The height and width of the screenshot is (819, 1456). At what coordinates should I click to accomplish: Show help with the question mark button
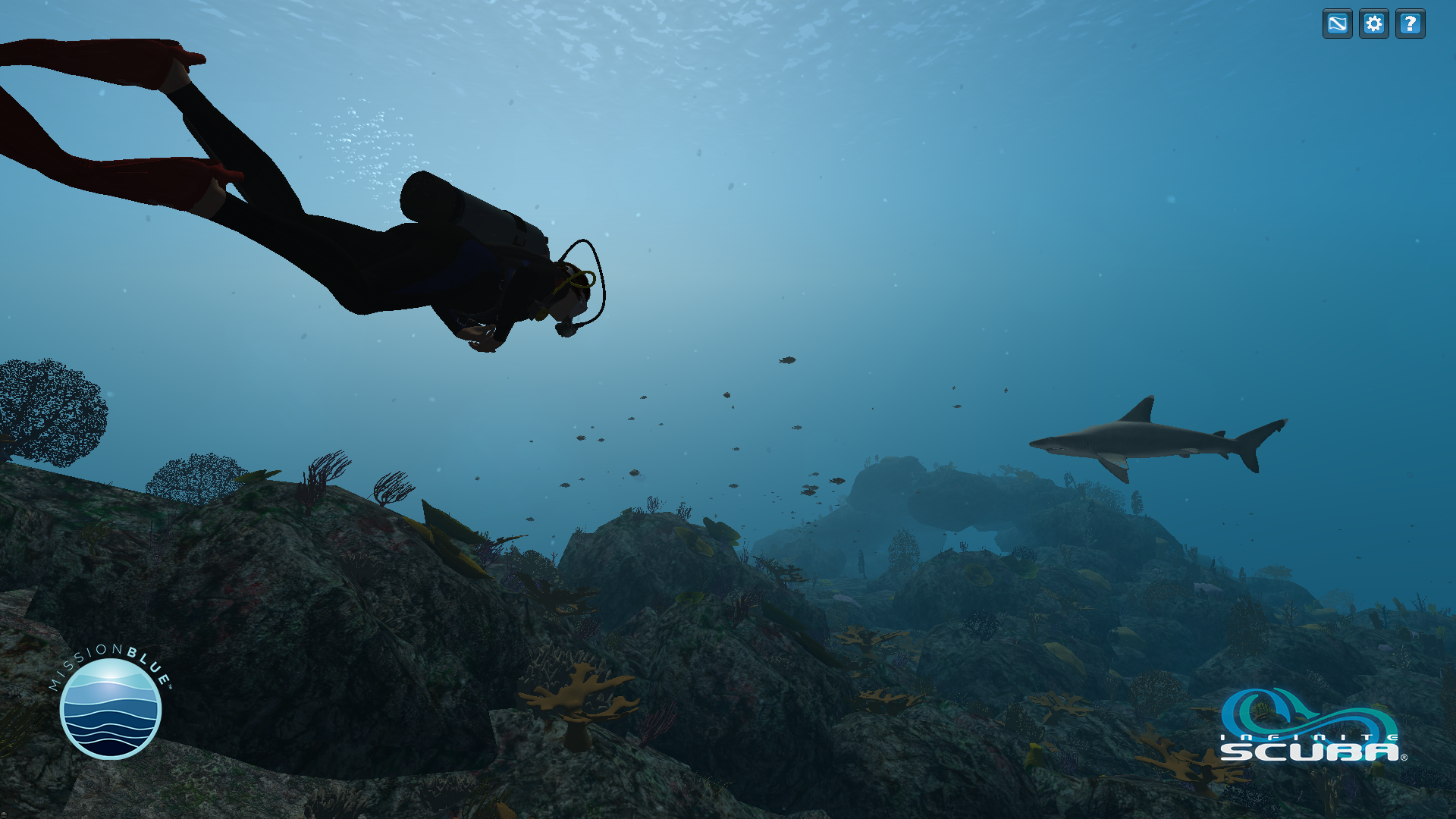pyautogui.click(x=1410, y=24)
